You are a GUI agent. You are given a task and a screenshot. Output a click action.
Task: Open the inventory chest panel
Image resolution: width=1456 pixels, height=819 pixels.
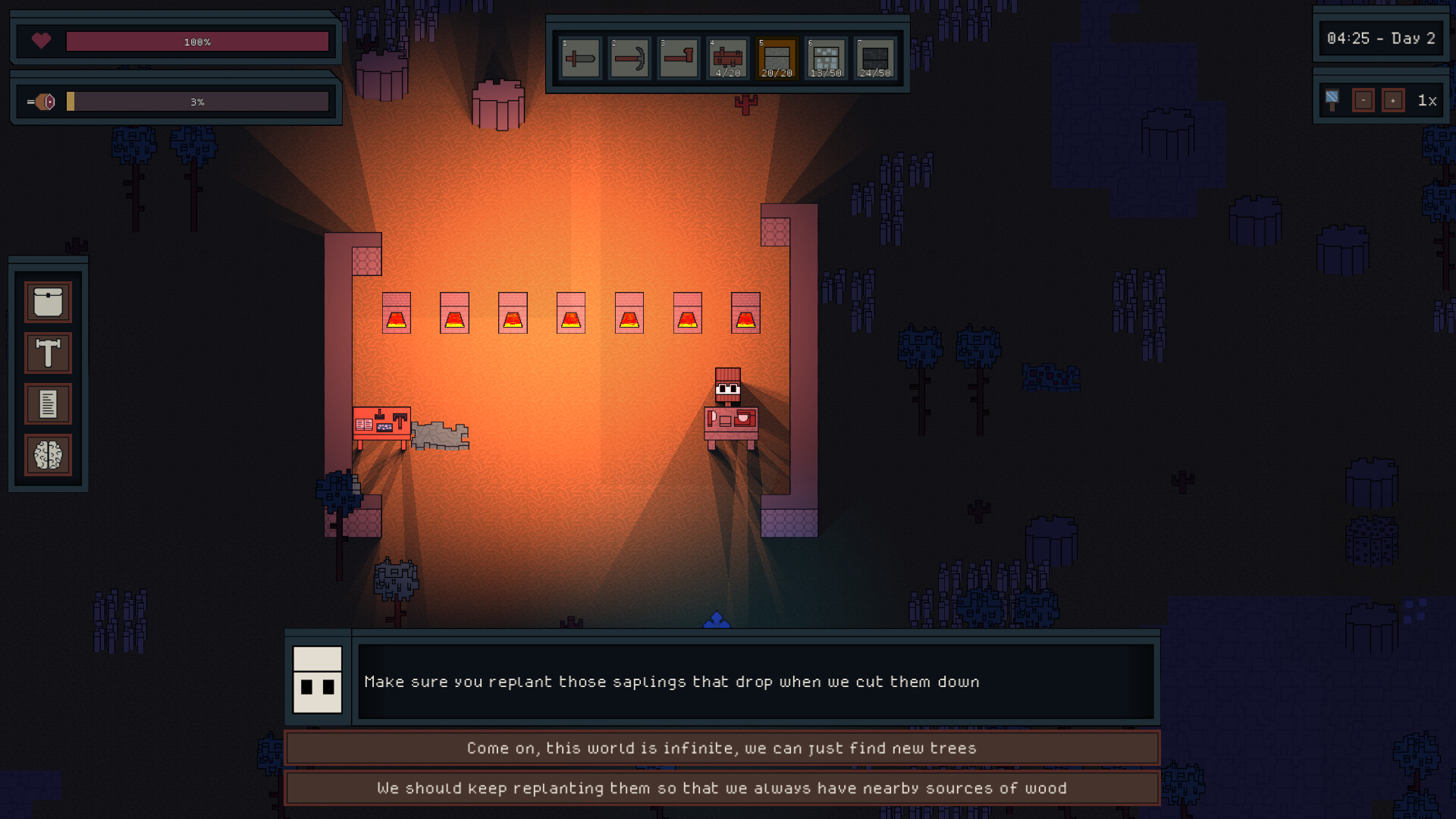click(48, 301)
